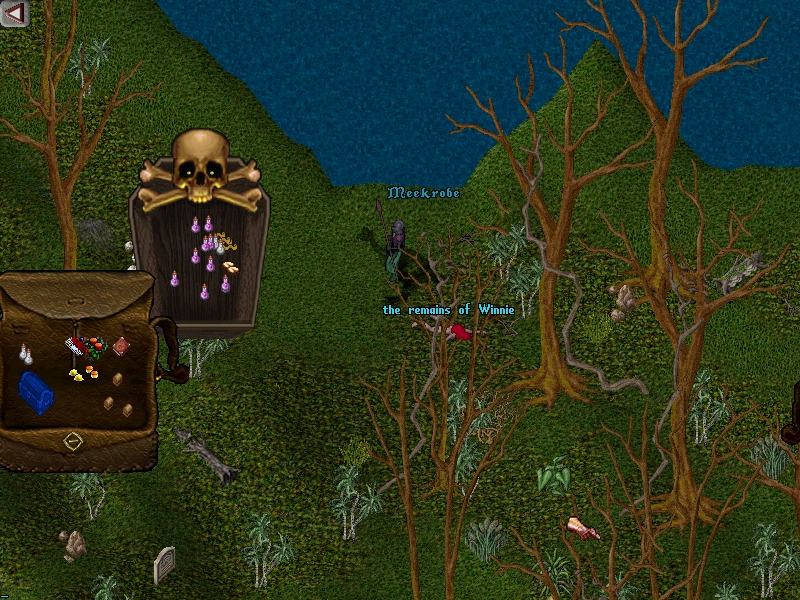Click the diamond minimize button on backpack
800x600 pixels.
click(x=72, y=440)
